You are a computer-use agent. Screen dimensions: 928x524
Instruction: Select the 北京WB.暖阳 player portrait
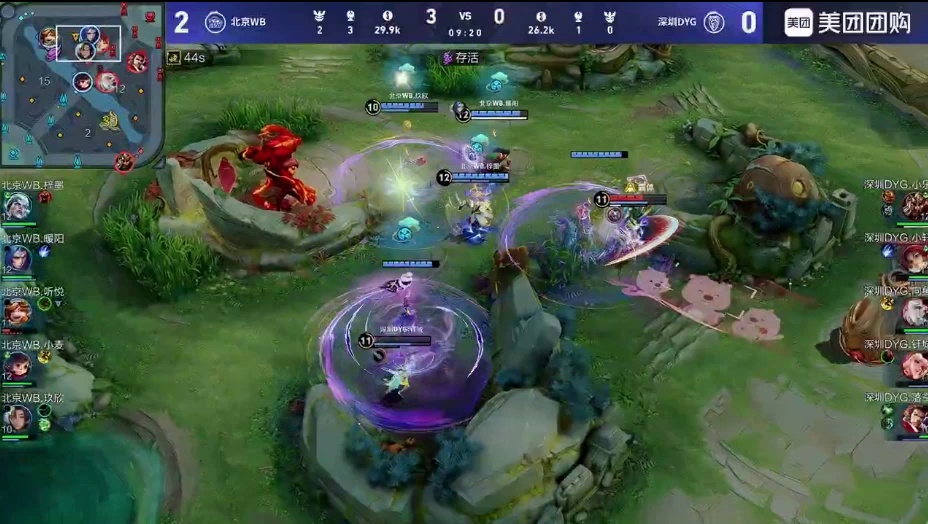pyautogui.click(x=17, y=259)
